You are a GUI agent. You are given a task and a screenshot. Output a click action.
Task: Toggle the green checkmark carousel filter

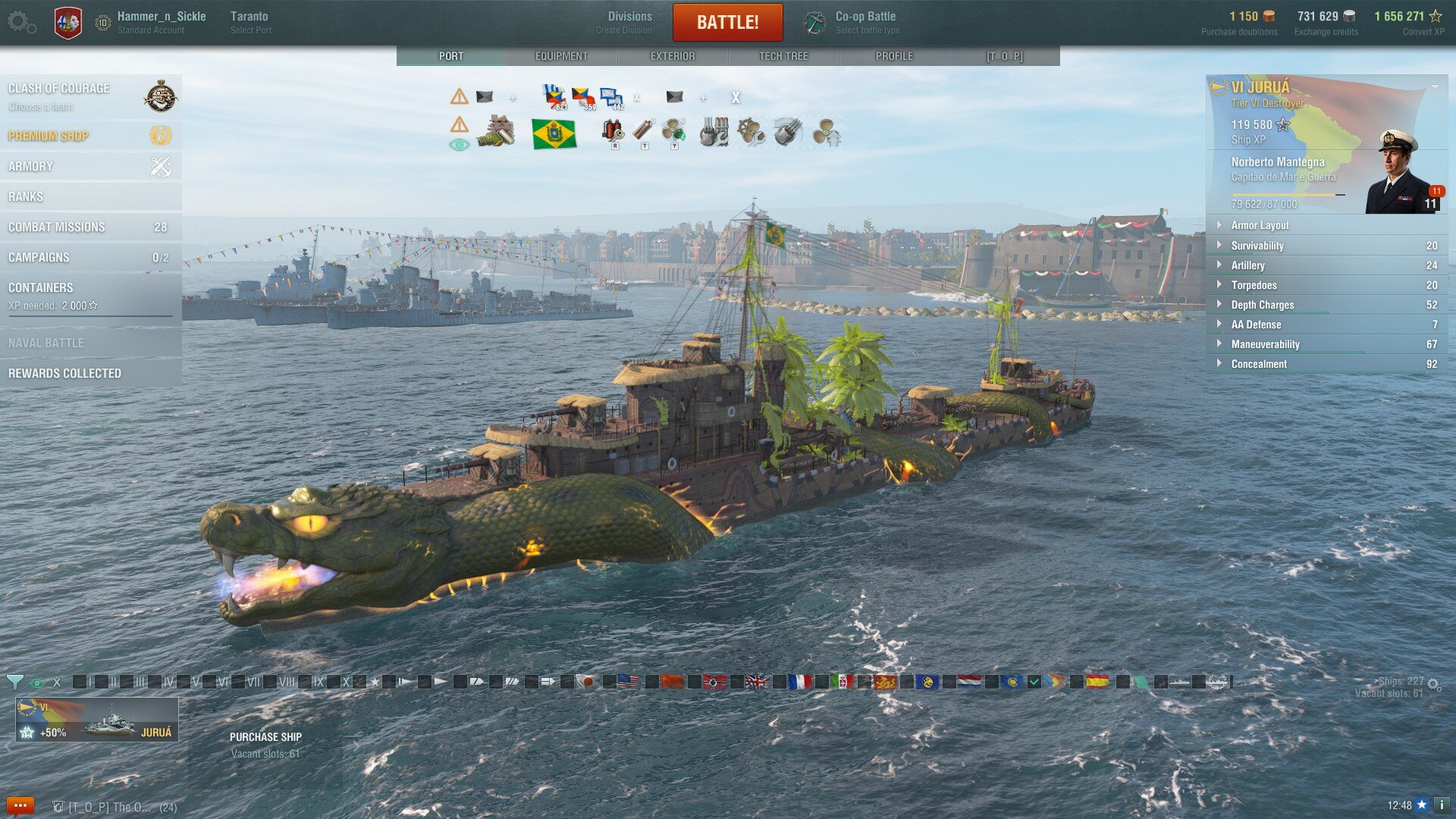[x=1034, y=682]
